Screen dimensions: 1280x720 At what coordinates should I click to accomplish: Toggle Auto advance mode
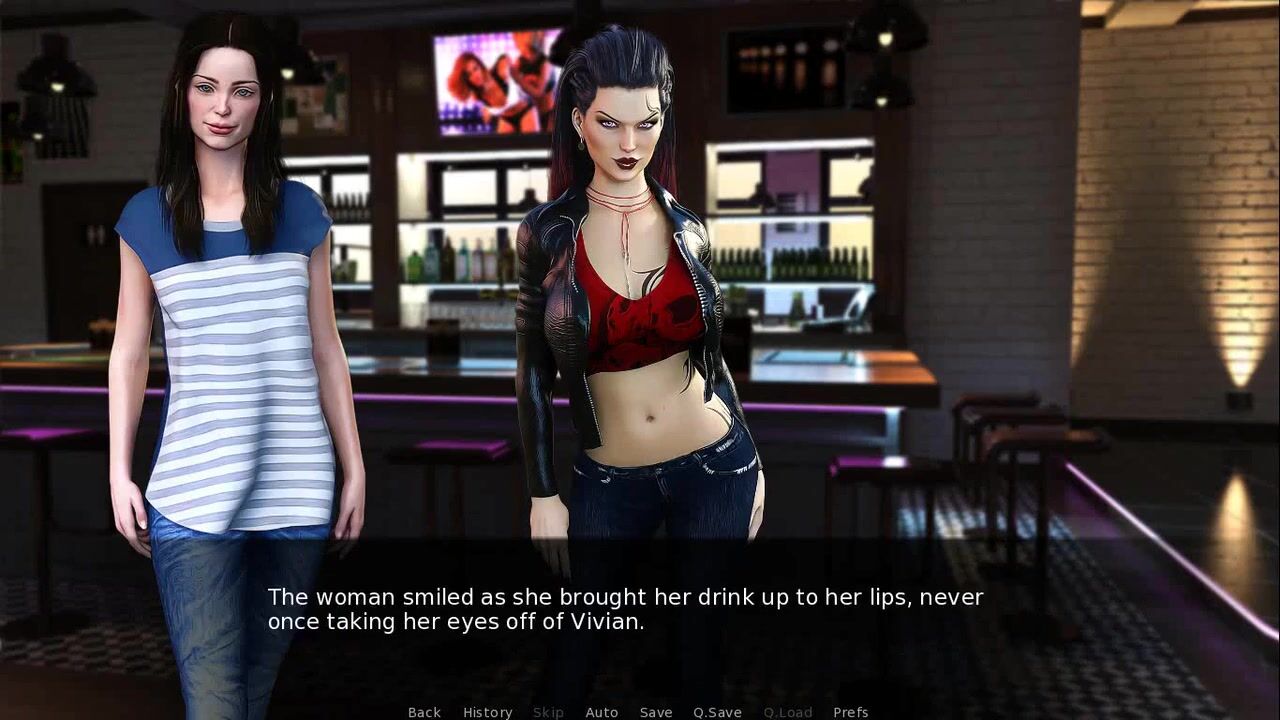coord(601,712)
